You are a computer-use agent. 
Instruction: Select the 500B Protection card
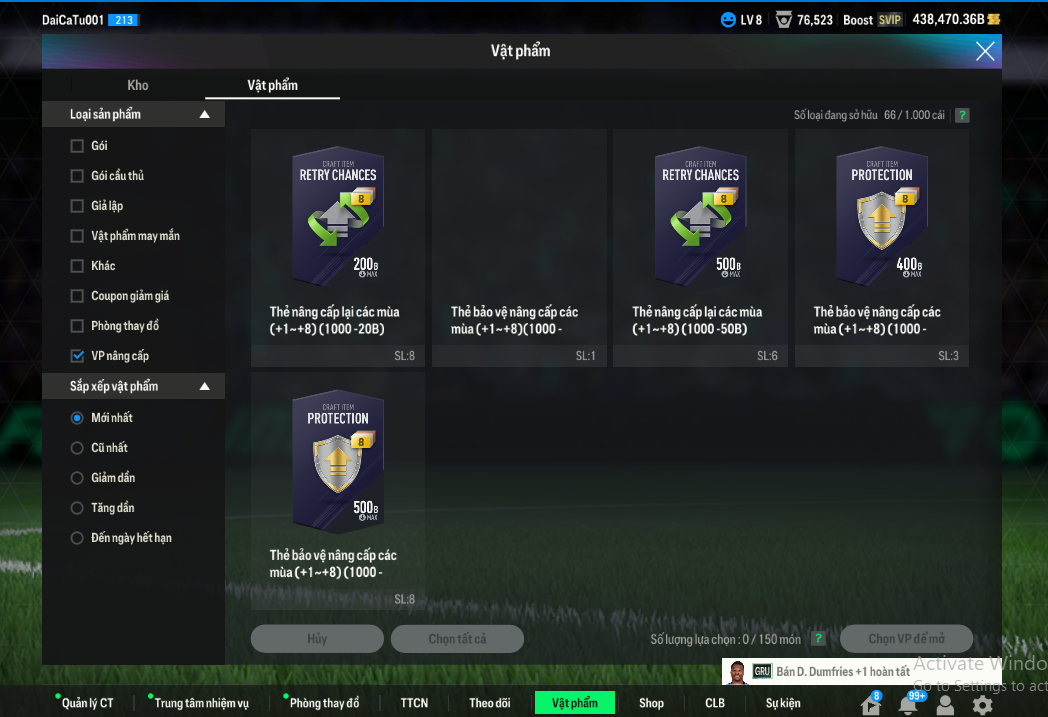(x=338, y=490)
